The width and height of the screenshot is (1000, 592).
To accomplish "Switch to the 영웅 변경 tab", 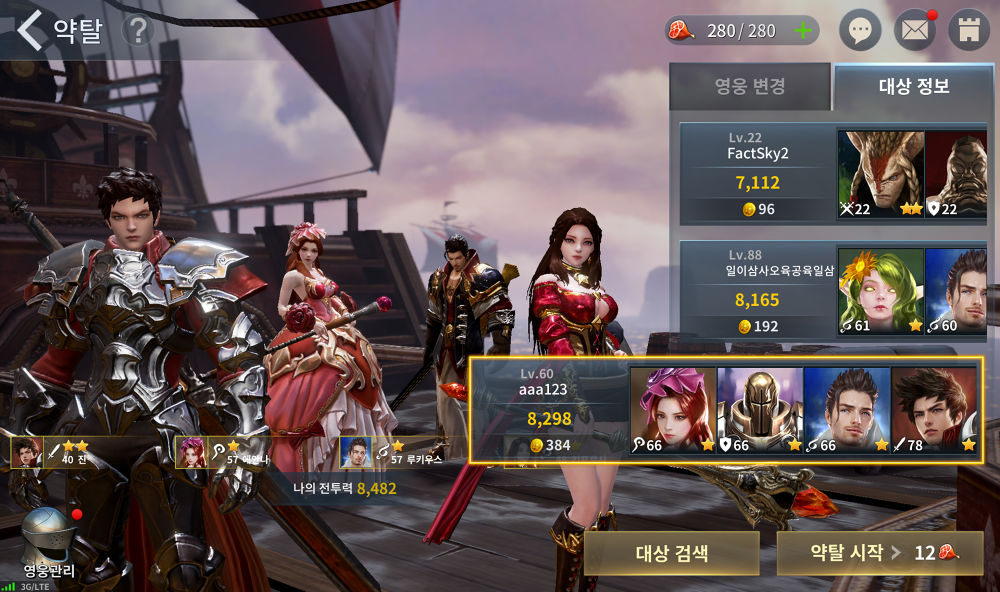I will 749,86.
